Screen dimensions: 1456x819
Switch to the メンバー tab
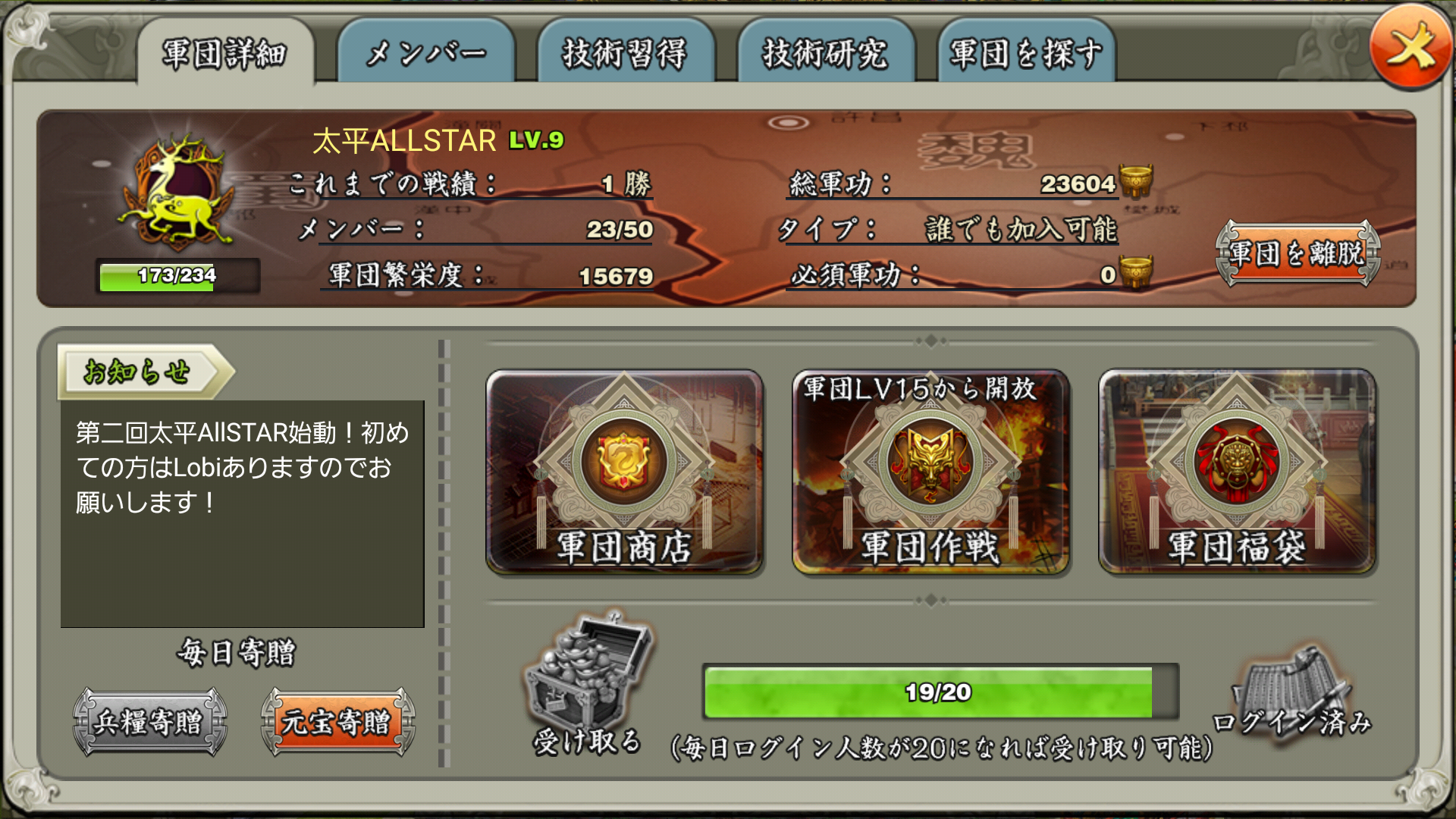pos(427,51)
